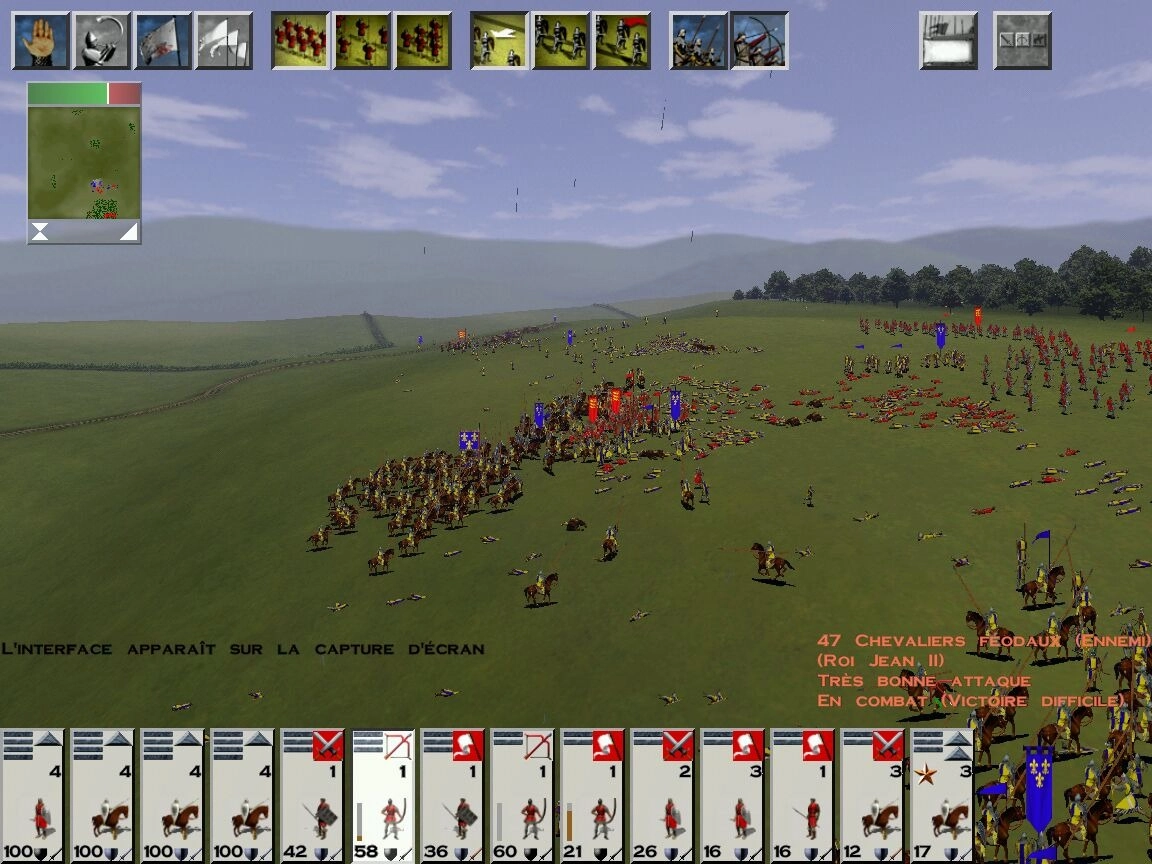
Task: Select the rout banner flag icon
Action: click(x=163, y=41)
